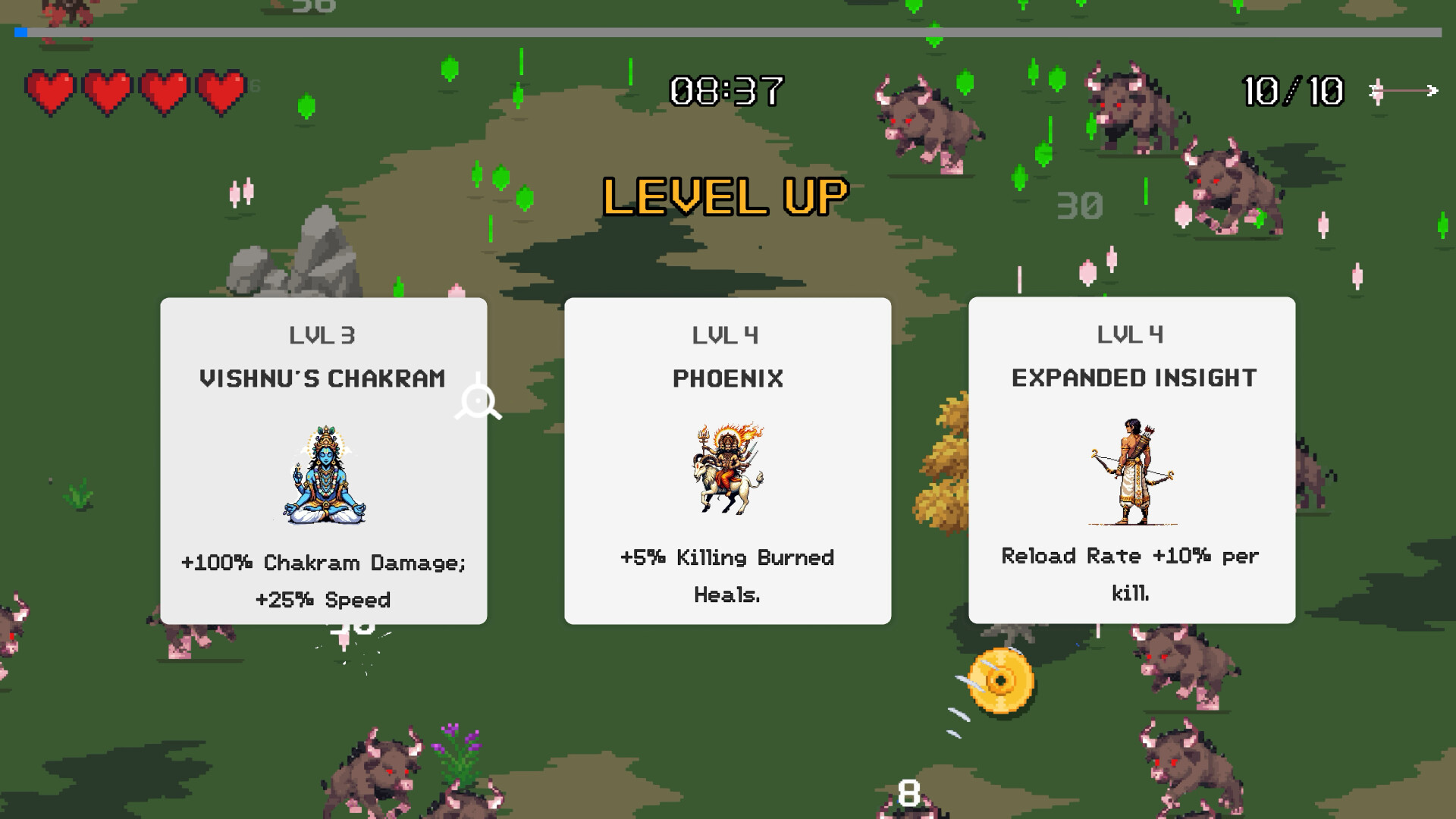Click the blue segment of the experience bar

[20, 32]
